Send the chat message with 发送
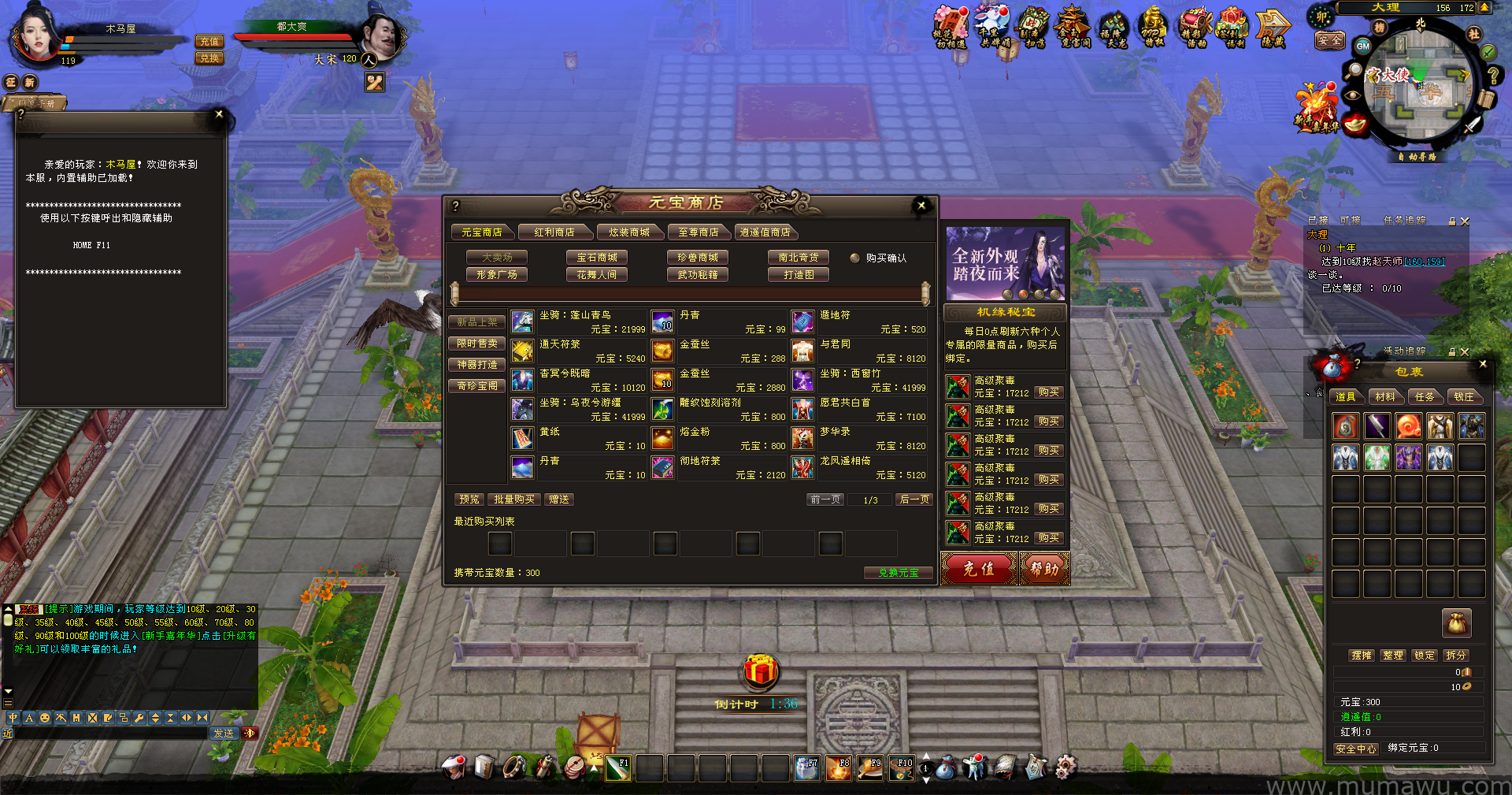 (x=224, y=734)
